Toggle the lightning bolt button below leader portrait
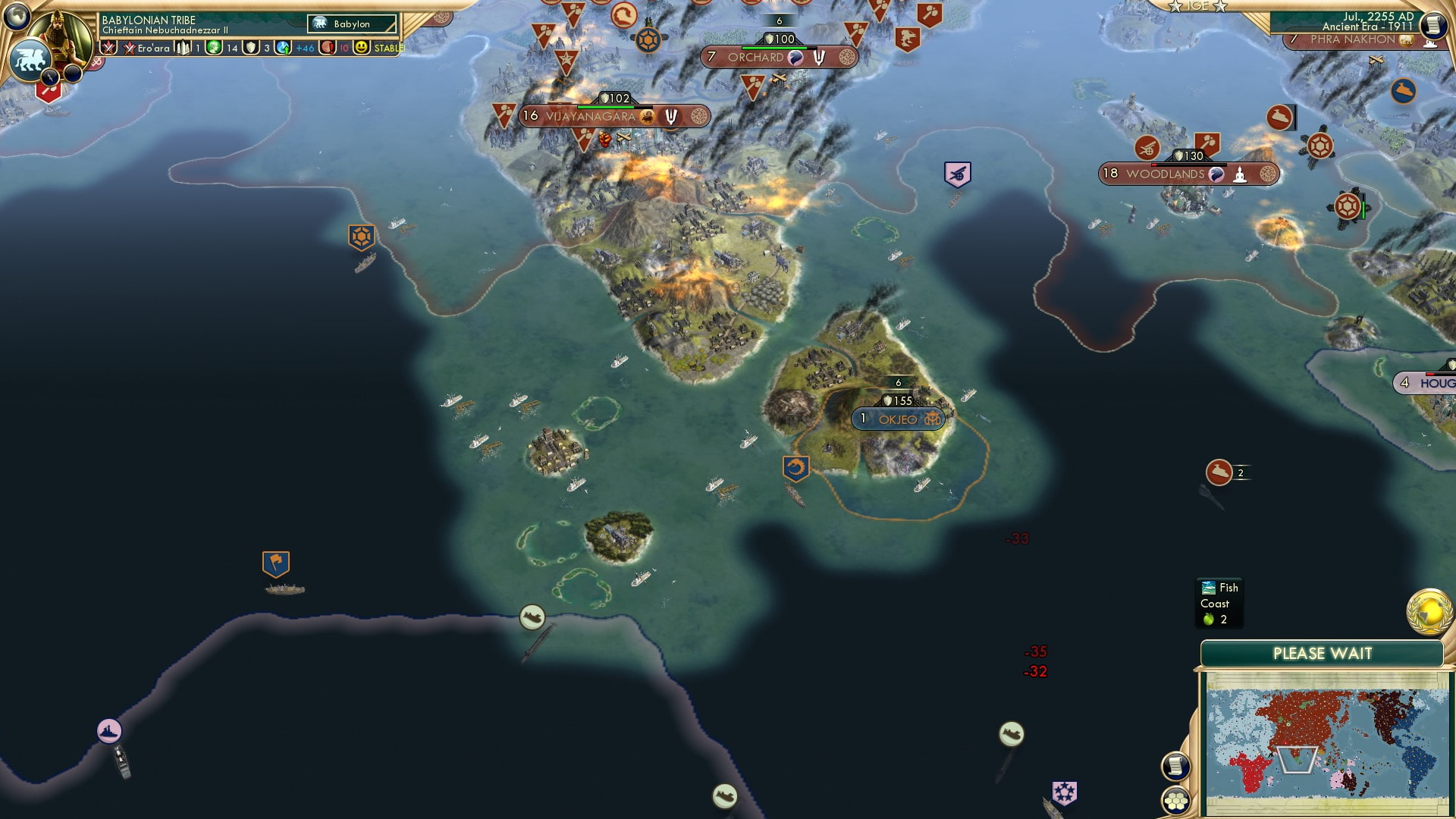 click(49, 76)
